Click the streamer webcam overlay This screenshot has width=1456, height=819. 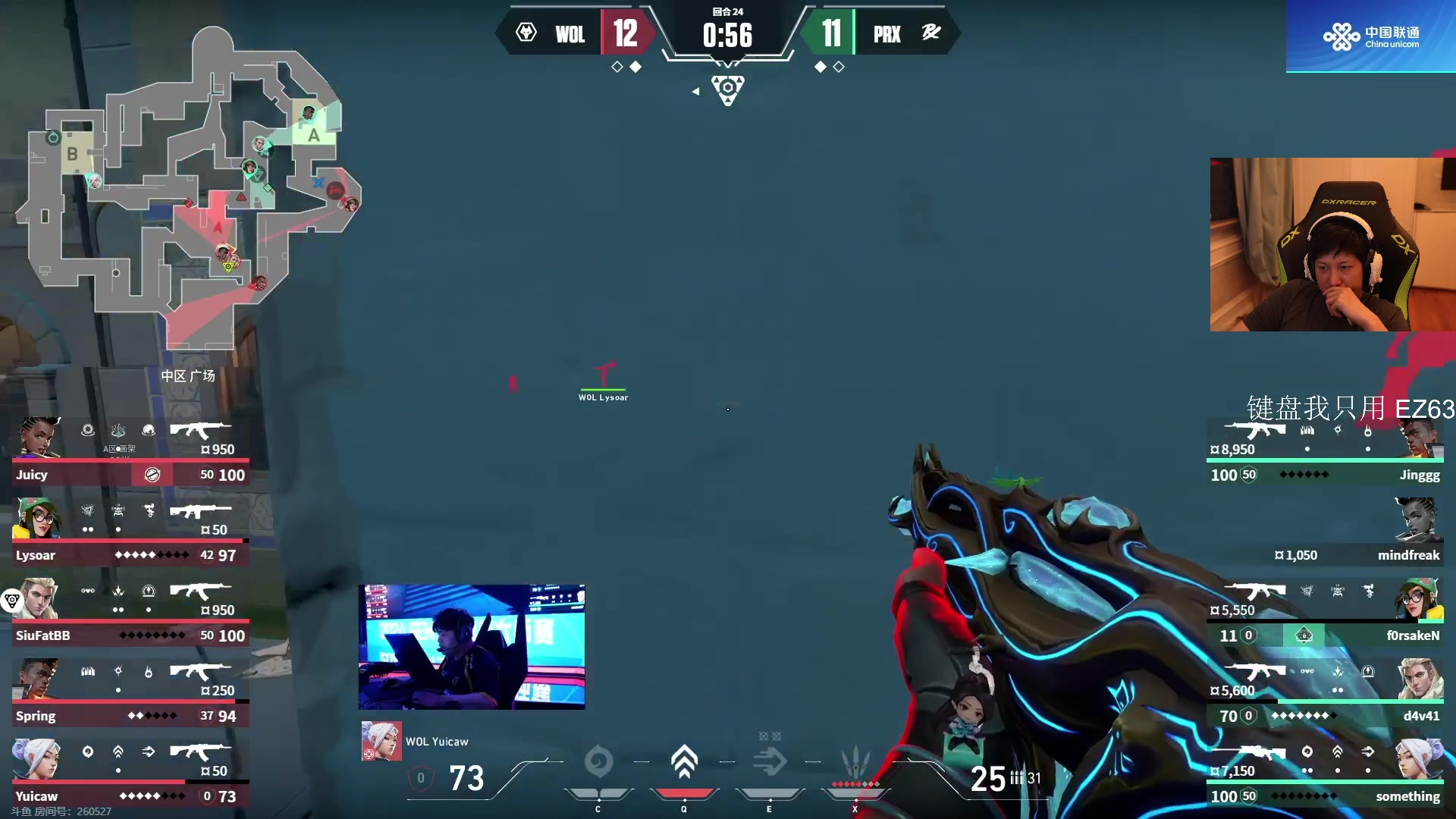point(1332,244)
